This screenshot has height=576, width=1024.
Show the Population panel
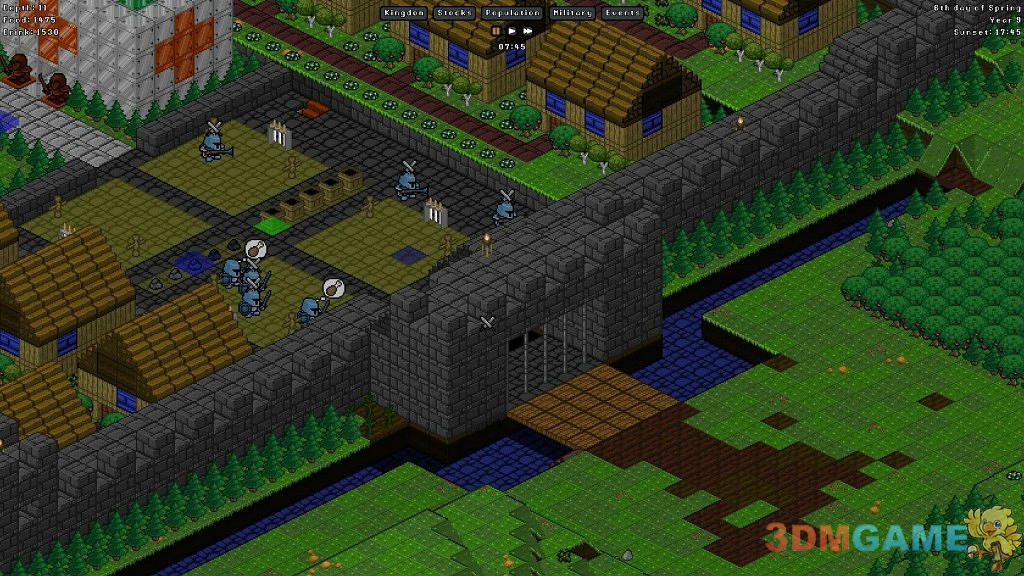pyautogui.click(x=511, y=14)
